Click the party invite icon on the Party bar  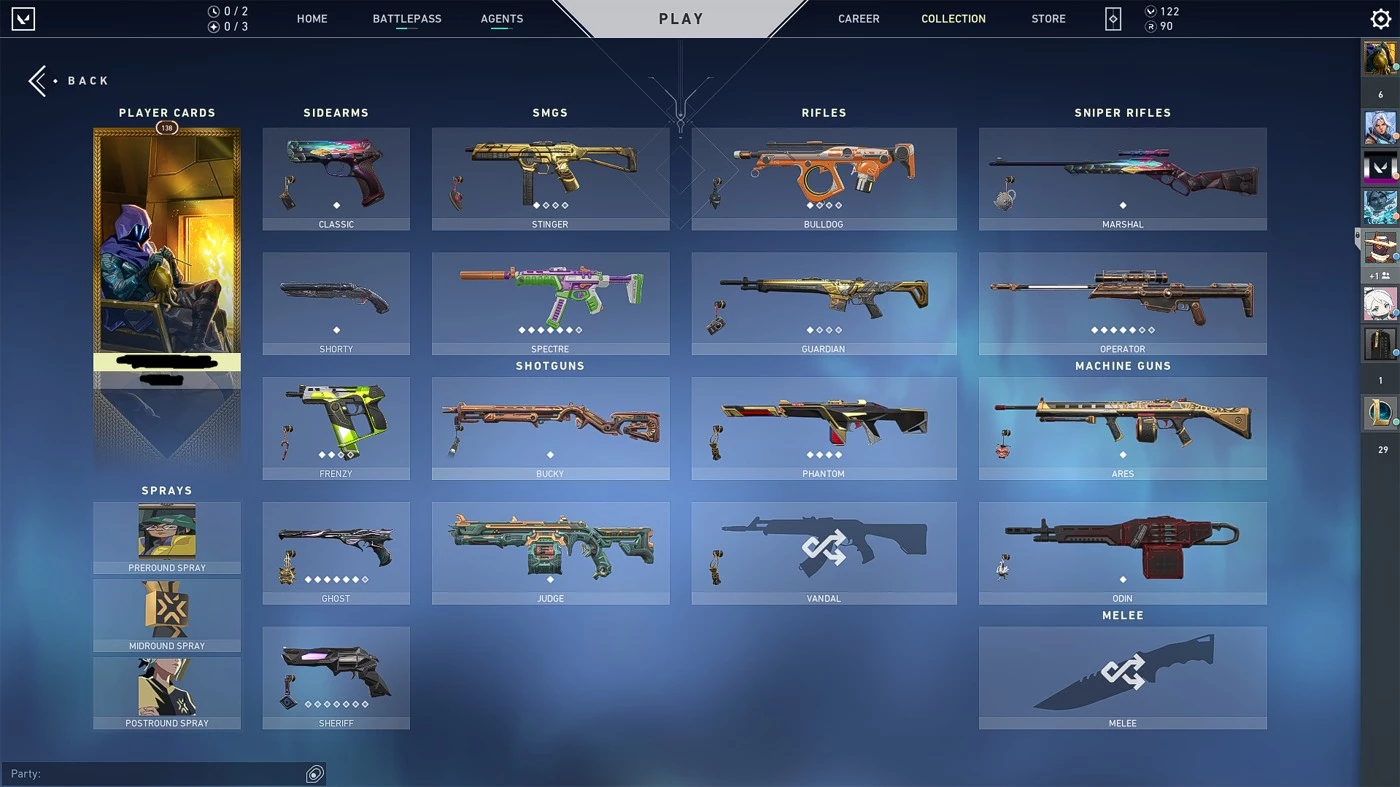[314, 773]
